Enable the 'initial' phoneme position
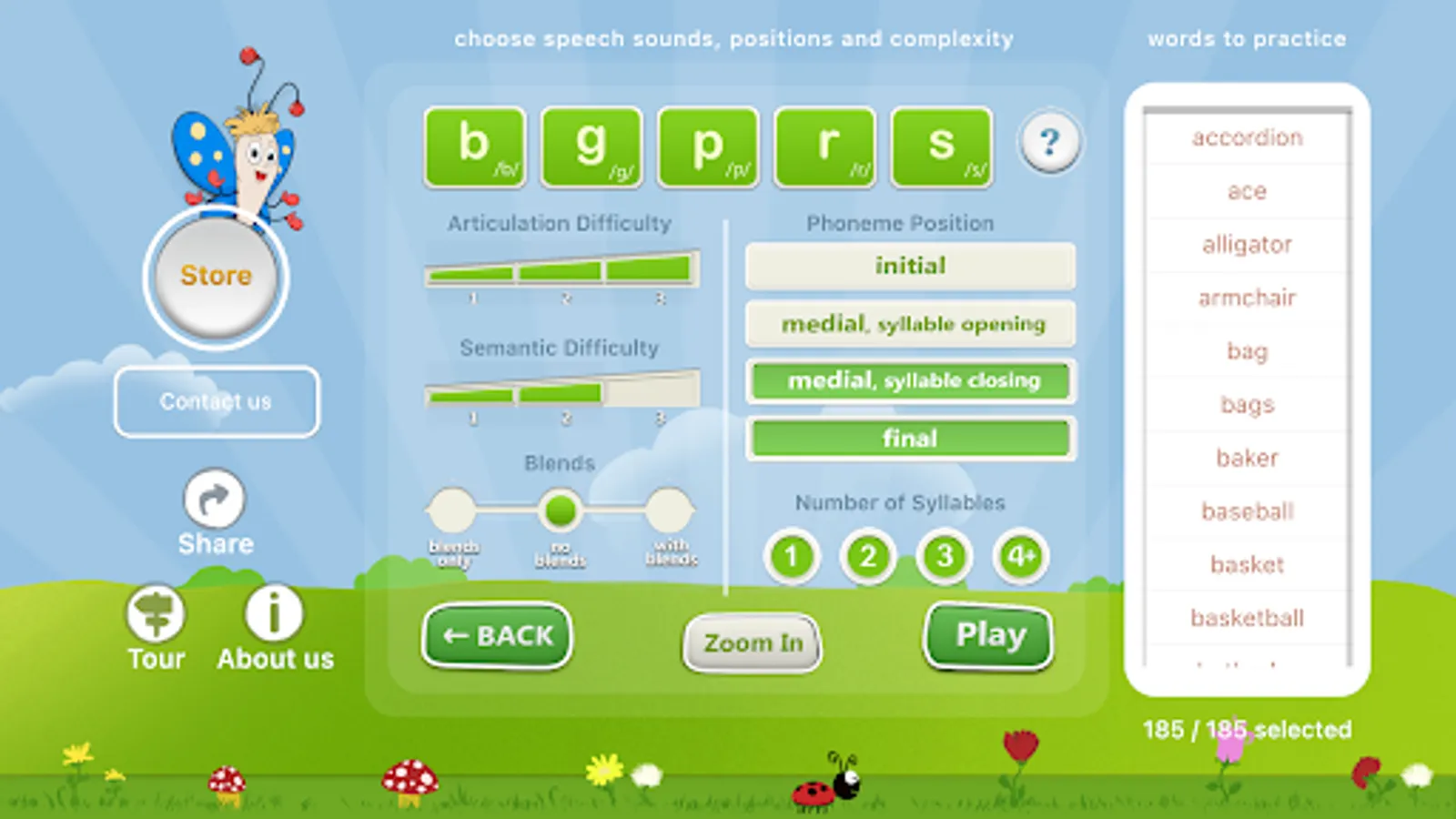This screenshot has width=1456, height=819. point(909,266)
